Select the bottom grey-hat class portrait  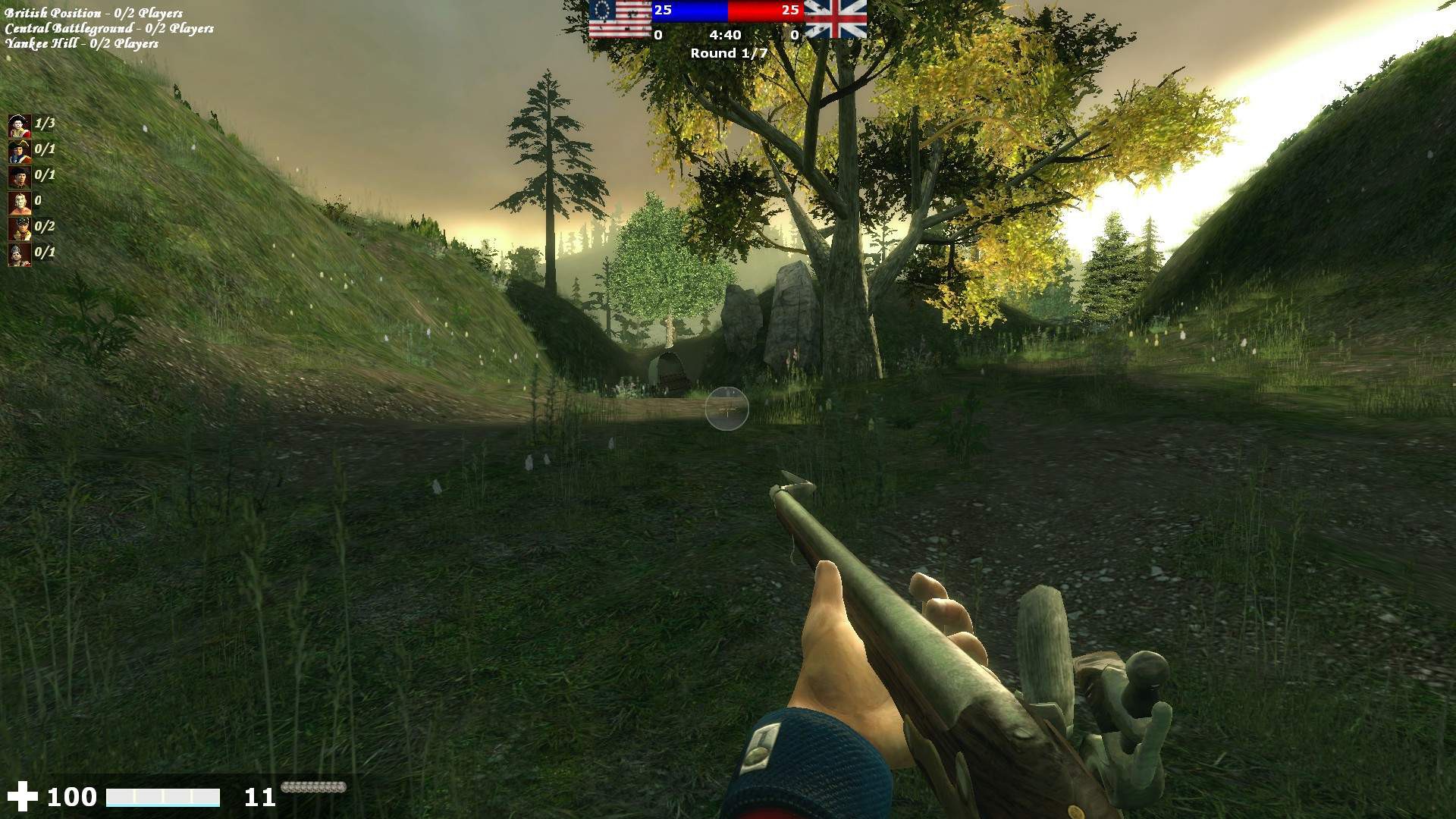click(x=20, y=253)
